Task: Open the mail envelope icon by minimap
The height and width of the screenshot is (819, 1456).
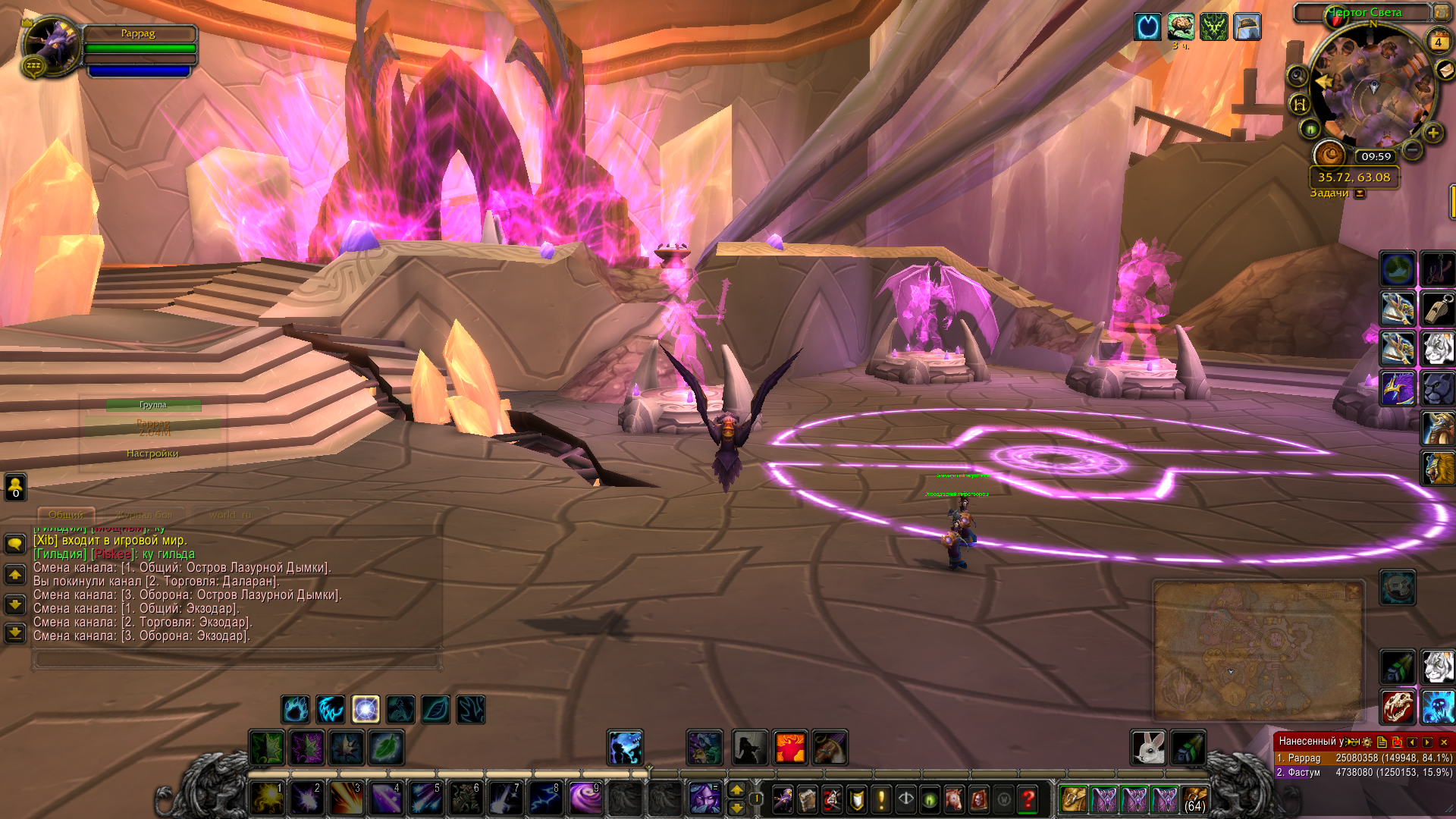Action: pos(1445,71)
